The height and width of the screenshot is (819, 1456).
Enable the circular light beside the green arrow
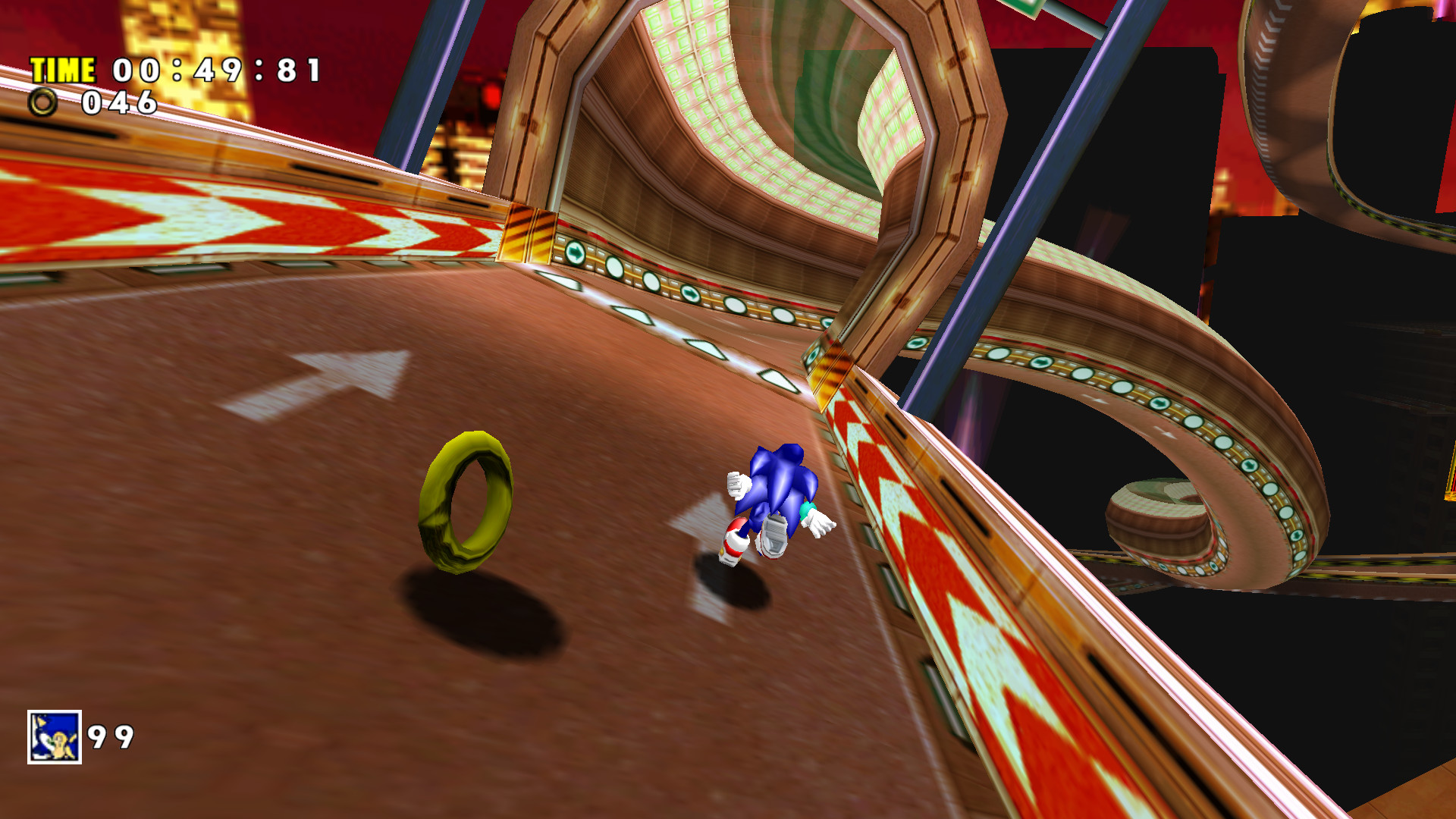[616, 267]
